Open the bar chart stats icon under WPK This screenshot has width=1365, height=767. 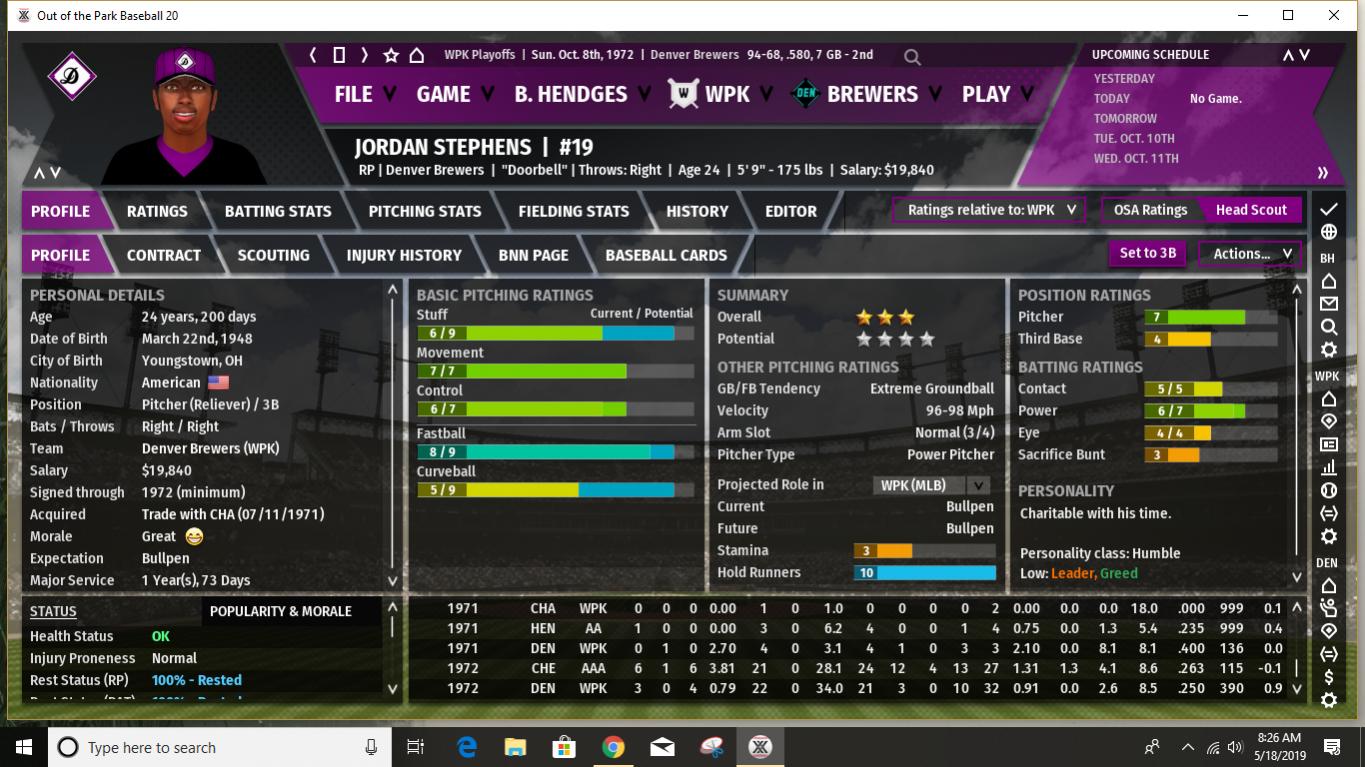[x=1327, y=466]
